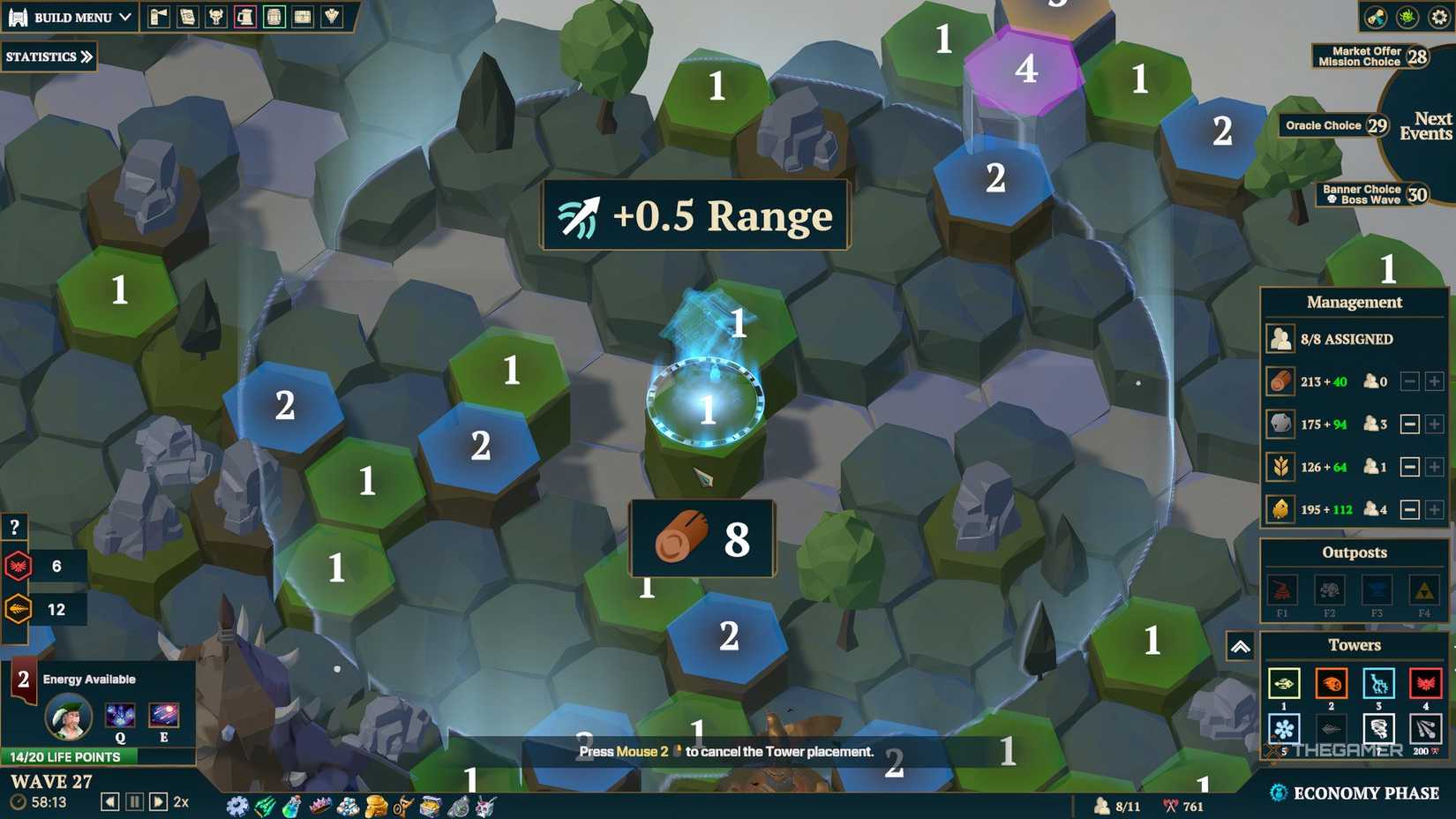Image resolution: width=1456 pixels, height=819 pixels.
Task: Select the bull skull icon in the build toolbar
Action: coord(216,18)
